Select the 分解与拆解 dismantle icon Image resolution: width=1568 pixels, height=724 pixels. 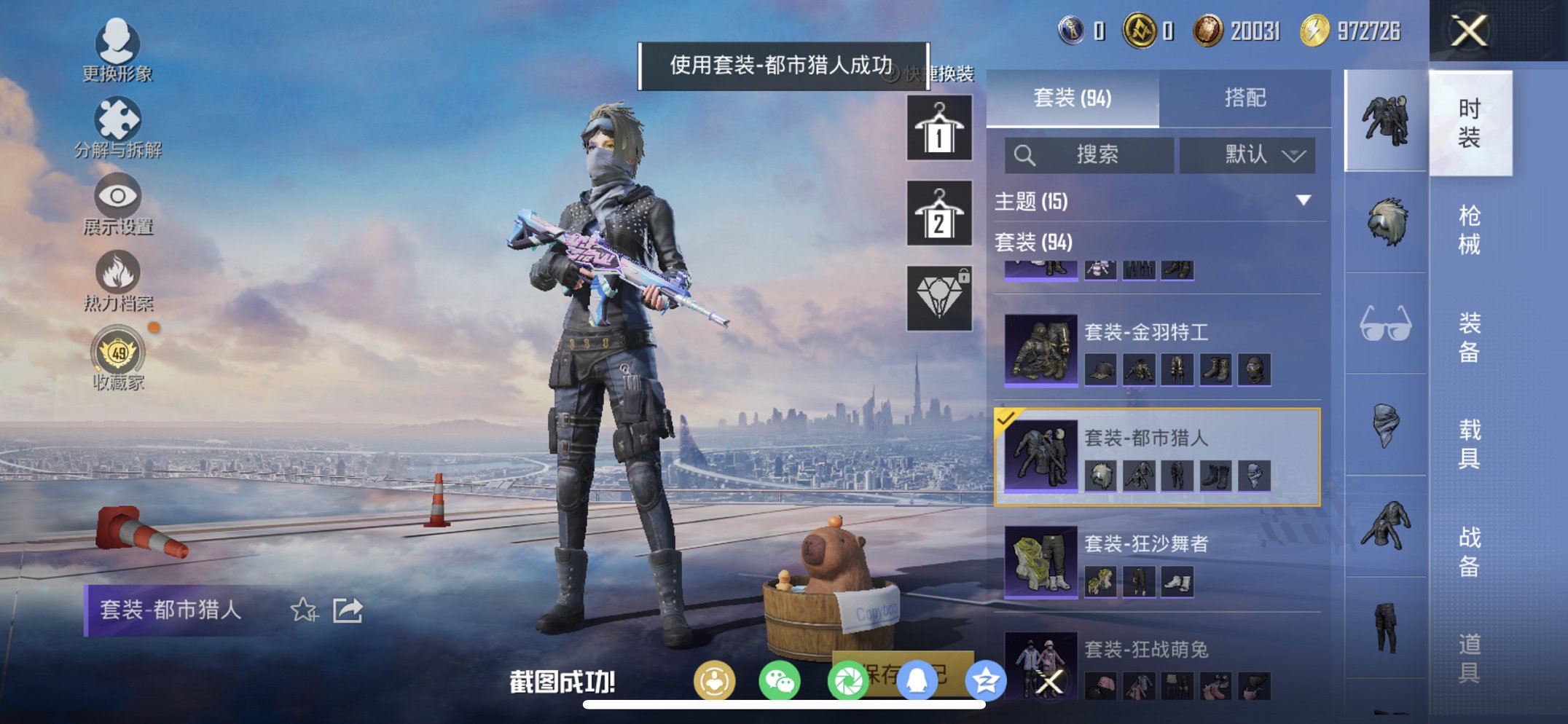click(x=119, y=119)
